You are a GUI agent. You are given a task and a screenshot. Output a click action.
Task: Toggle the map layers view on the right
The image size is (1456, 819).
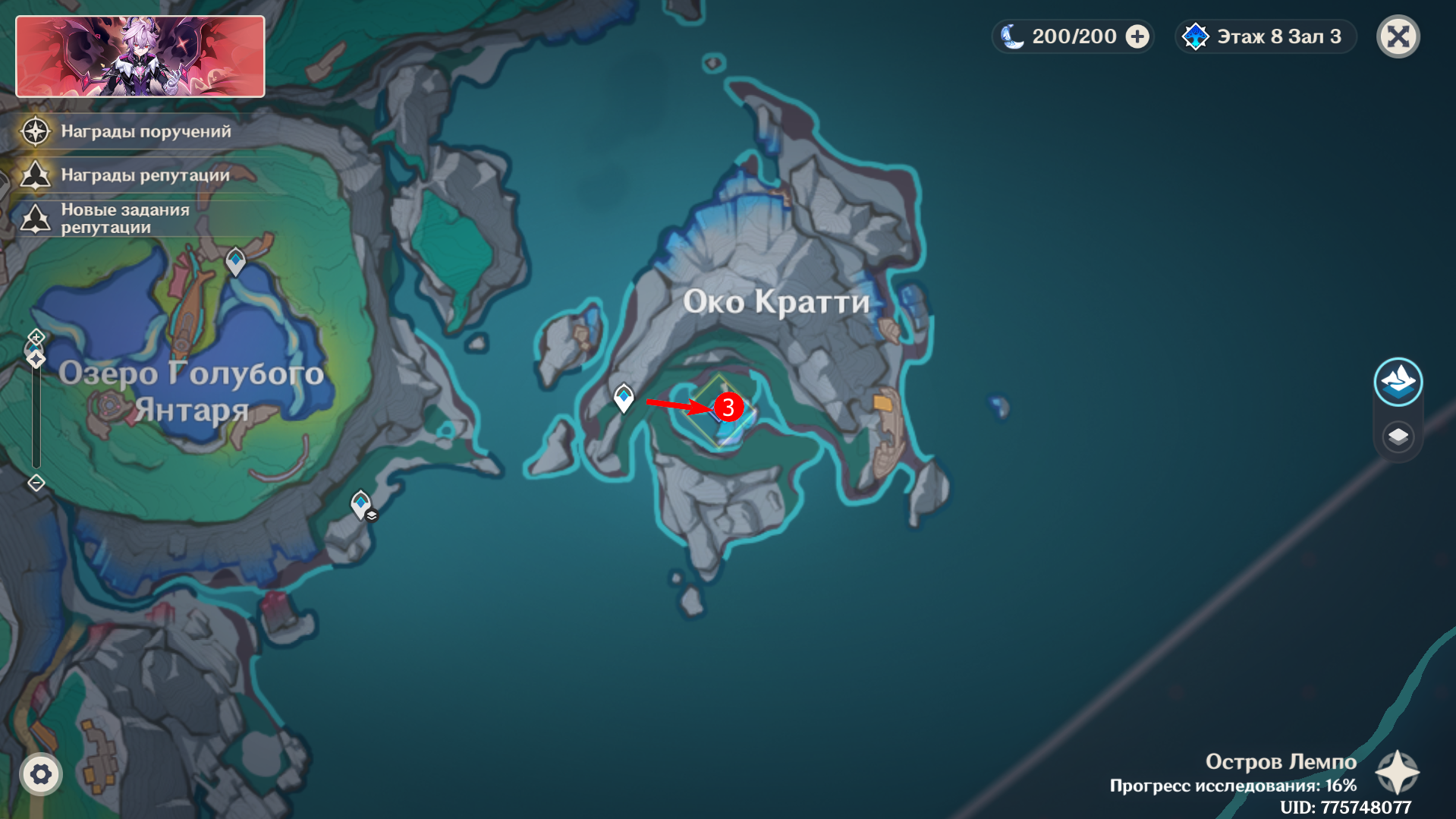[1398, 436]
